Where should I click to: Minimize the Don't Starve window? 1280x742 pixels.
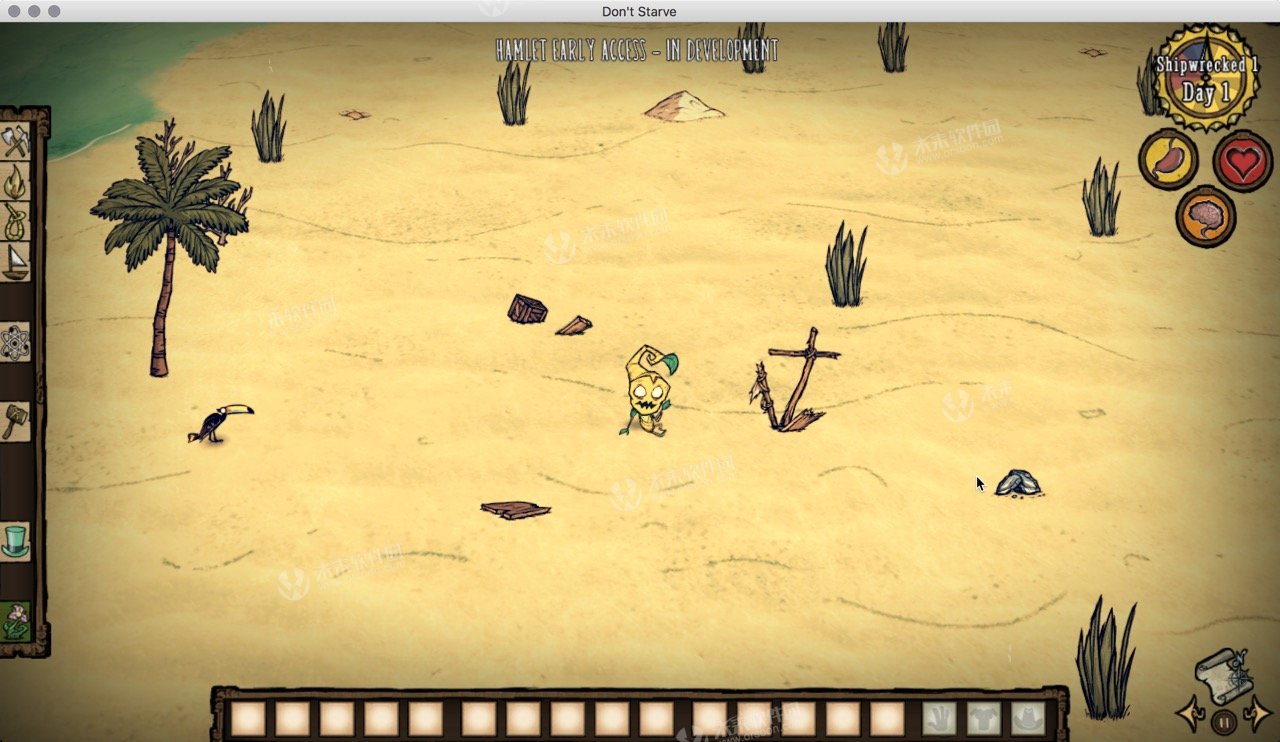click(x=34, y=11)
